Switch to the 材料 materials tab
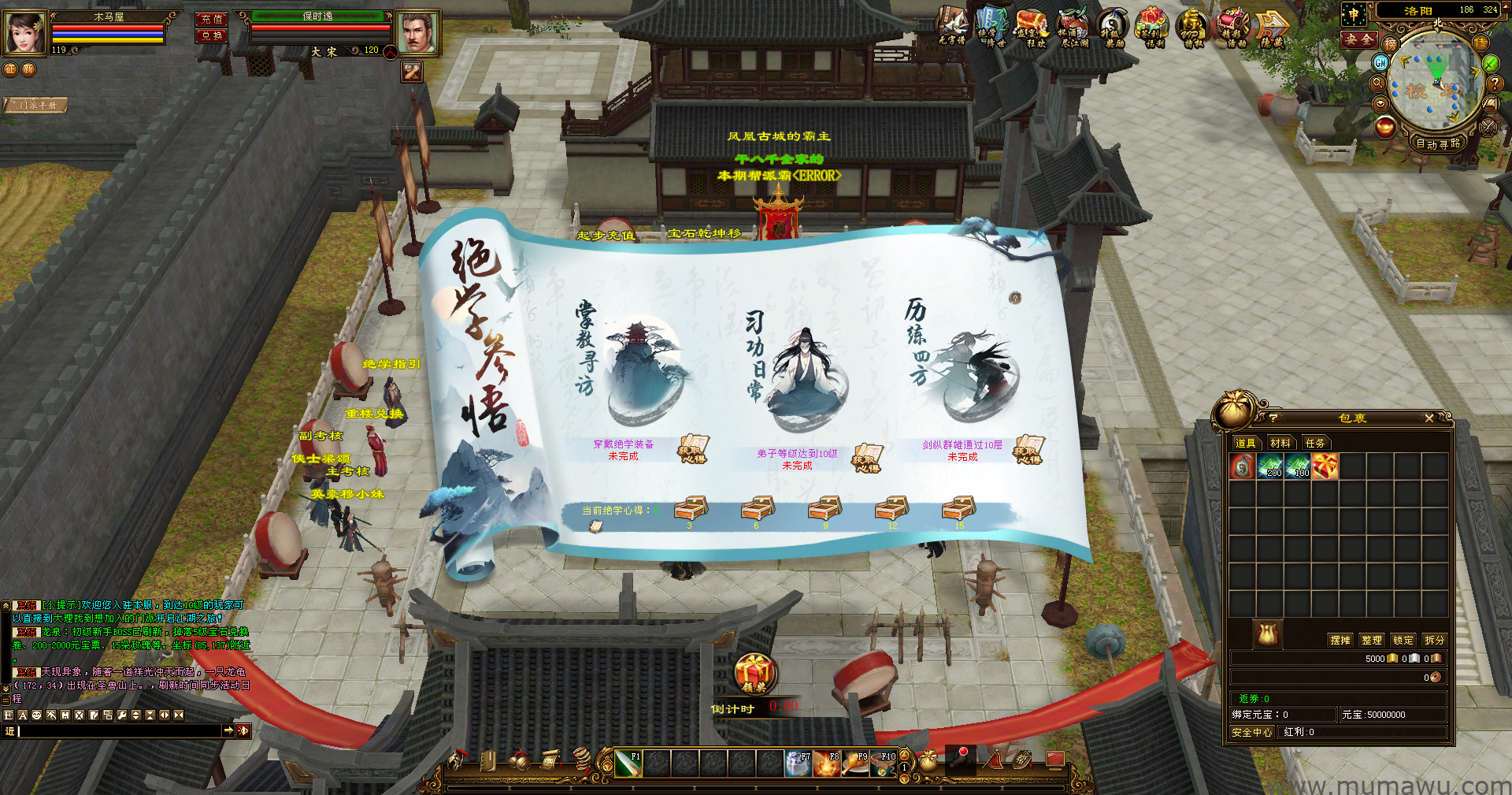The width and height of the screenshot is (1512, 795). [x=1280, y=443]
